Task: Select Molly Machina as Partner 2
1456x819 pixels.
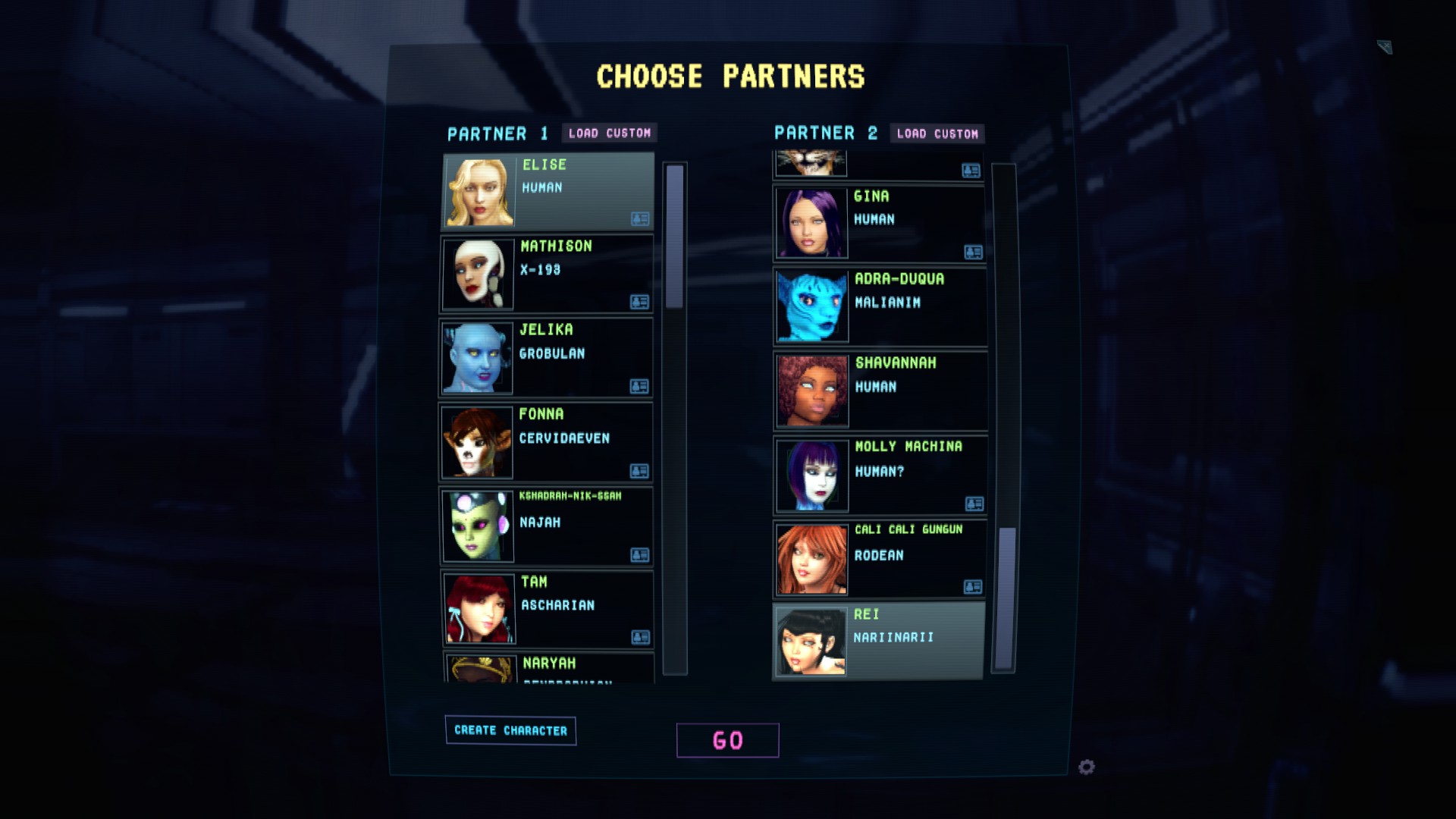Action: click(880, 475)
